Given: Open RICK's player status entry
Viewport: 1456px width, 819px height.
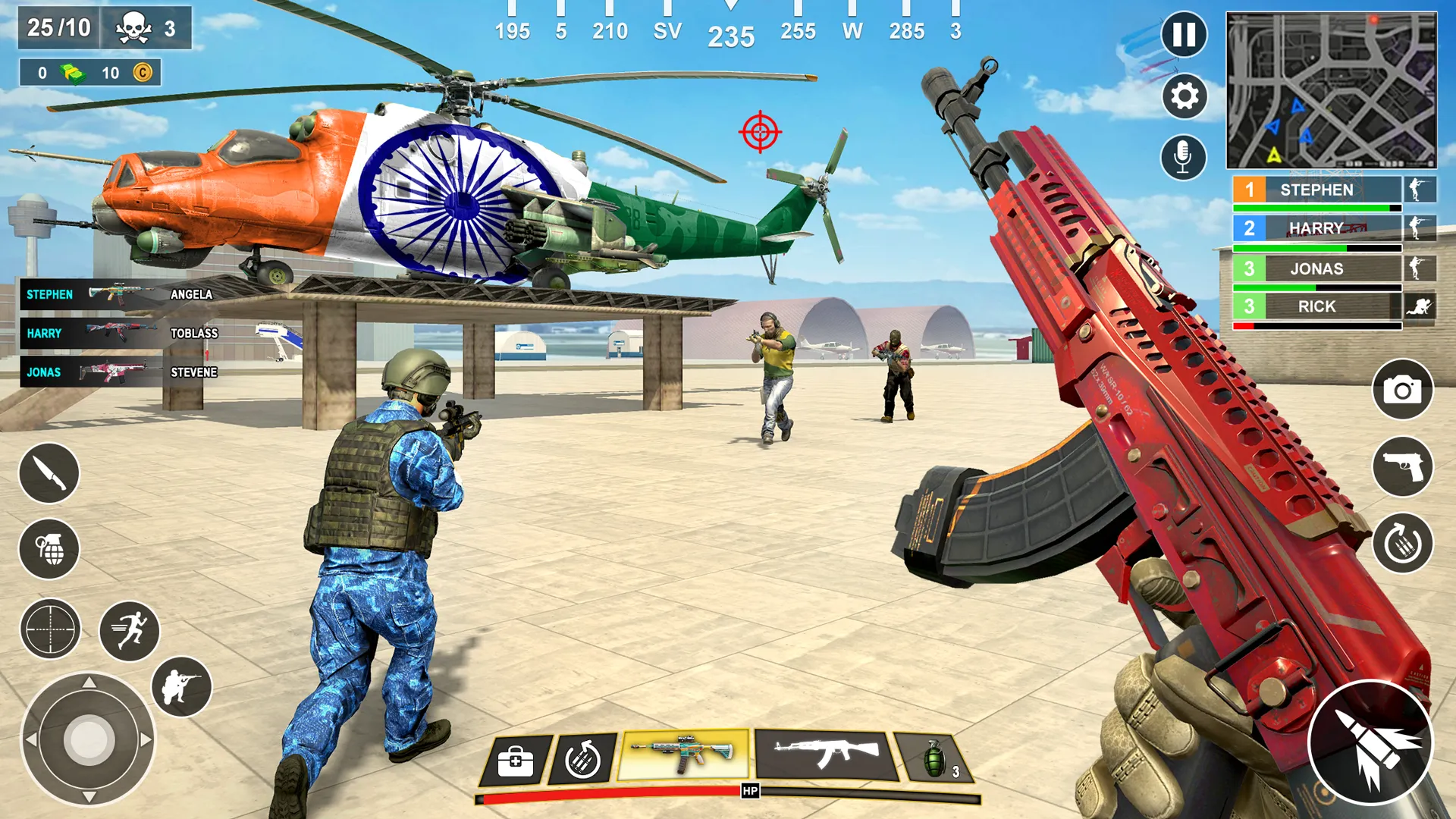Looking at the screenshot, I should coord(1317,306).
